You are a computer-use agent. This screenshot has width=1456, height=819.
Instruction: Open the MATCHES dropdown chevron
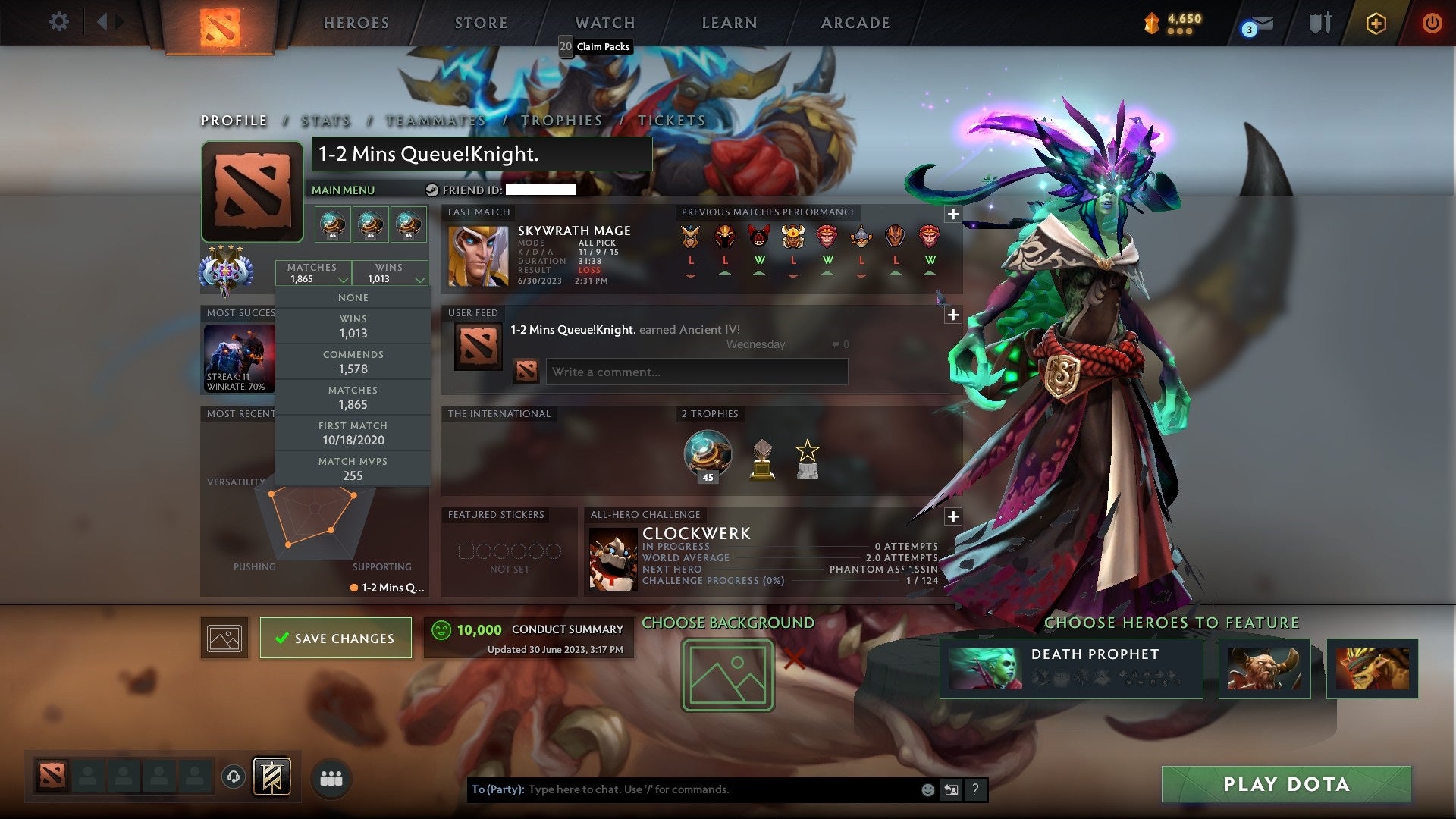(x=344, y=278)
